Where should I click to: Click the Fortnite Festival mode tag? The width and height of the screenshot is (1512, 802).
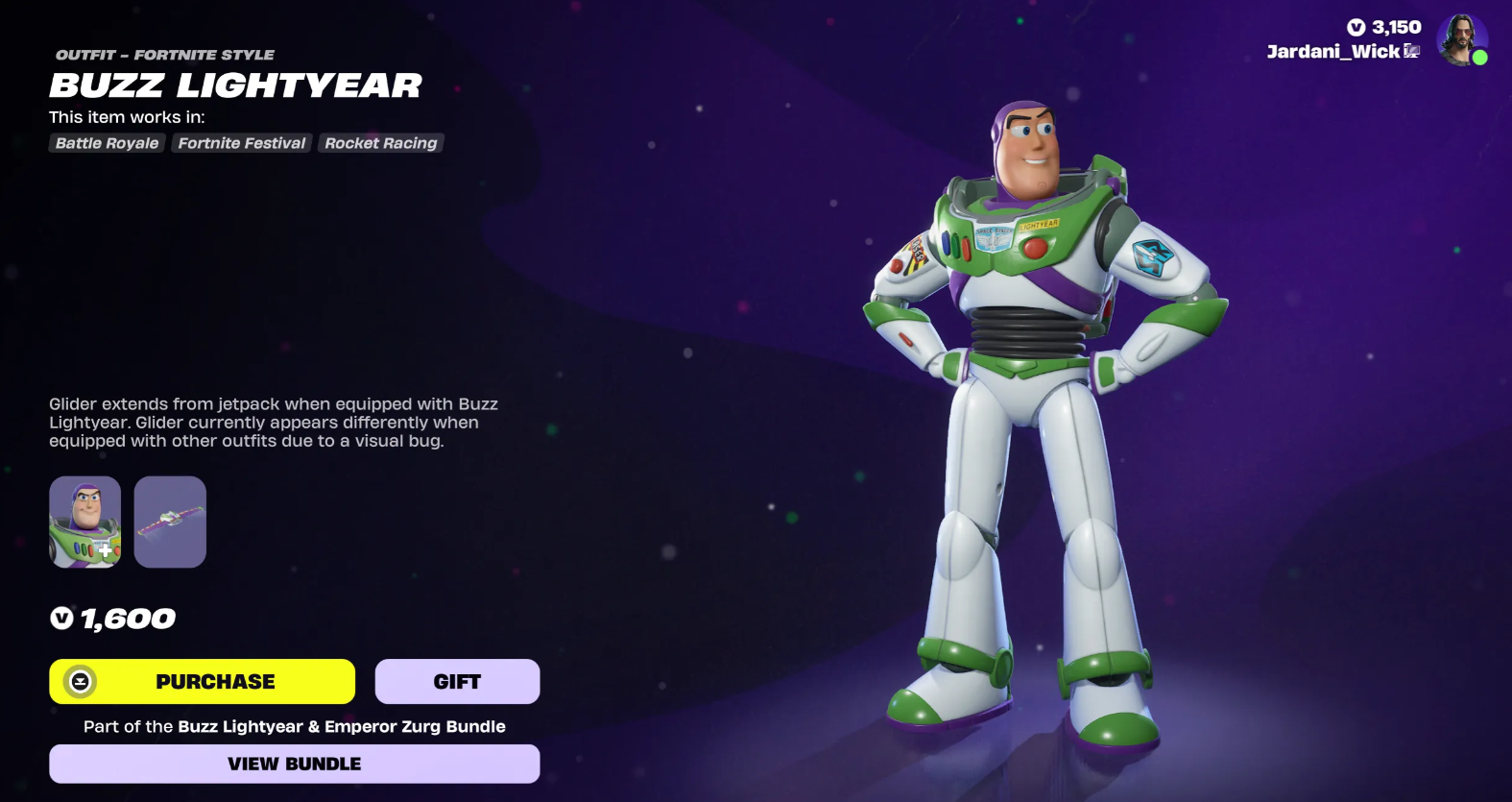pyautogui.click(x=242, y=143)
